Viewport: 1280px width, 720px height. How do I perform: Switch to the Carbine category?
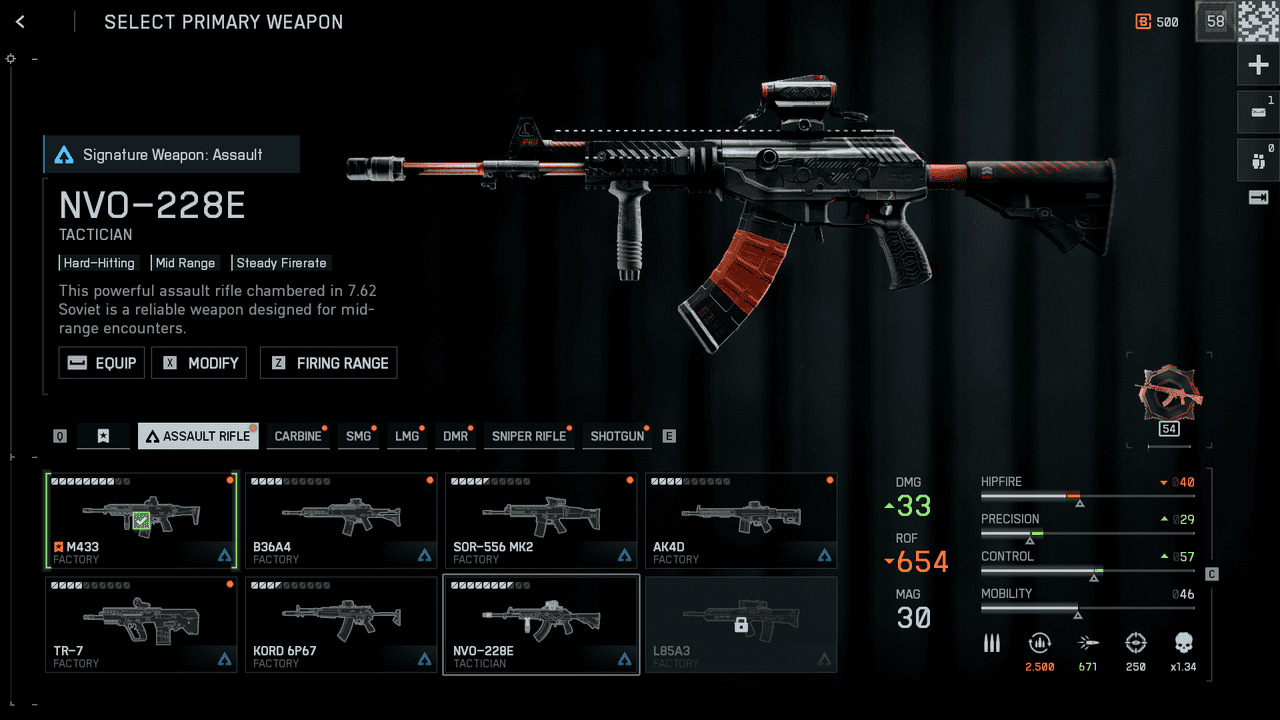click(x=298, y=436)
